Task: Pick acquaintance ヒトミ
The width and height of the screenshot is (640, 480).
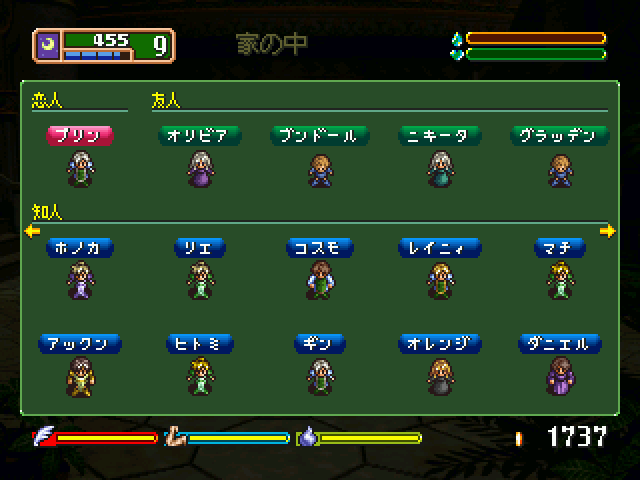Action: point(199,343)
